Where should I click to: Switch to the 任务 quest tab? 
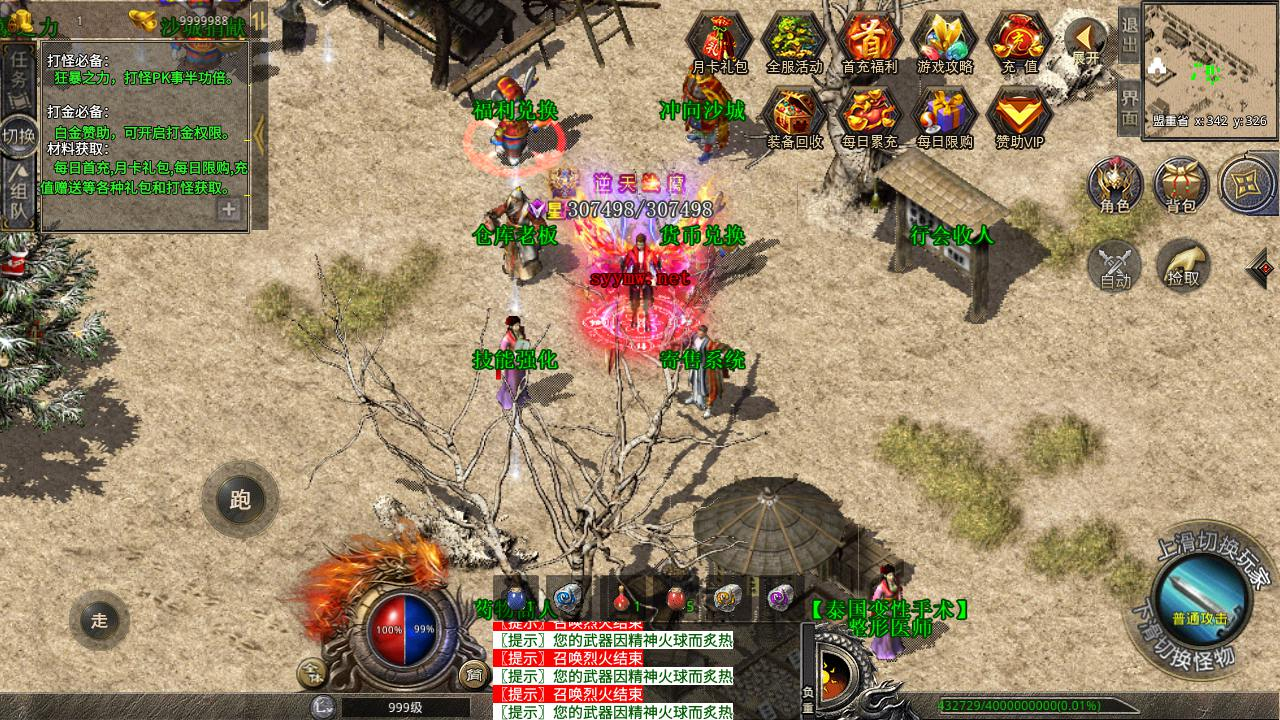point(19,72)
